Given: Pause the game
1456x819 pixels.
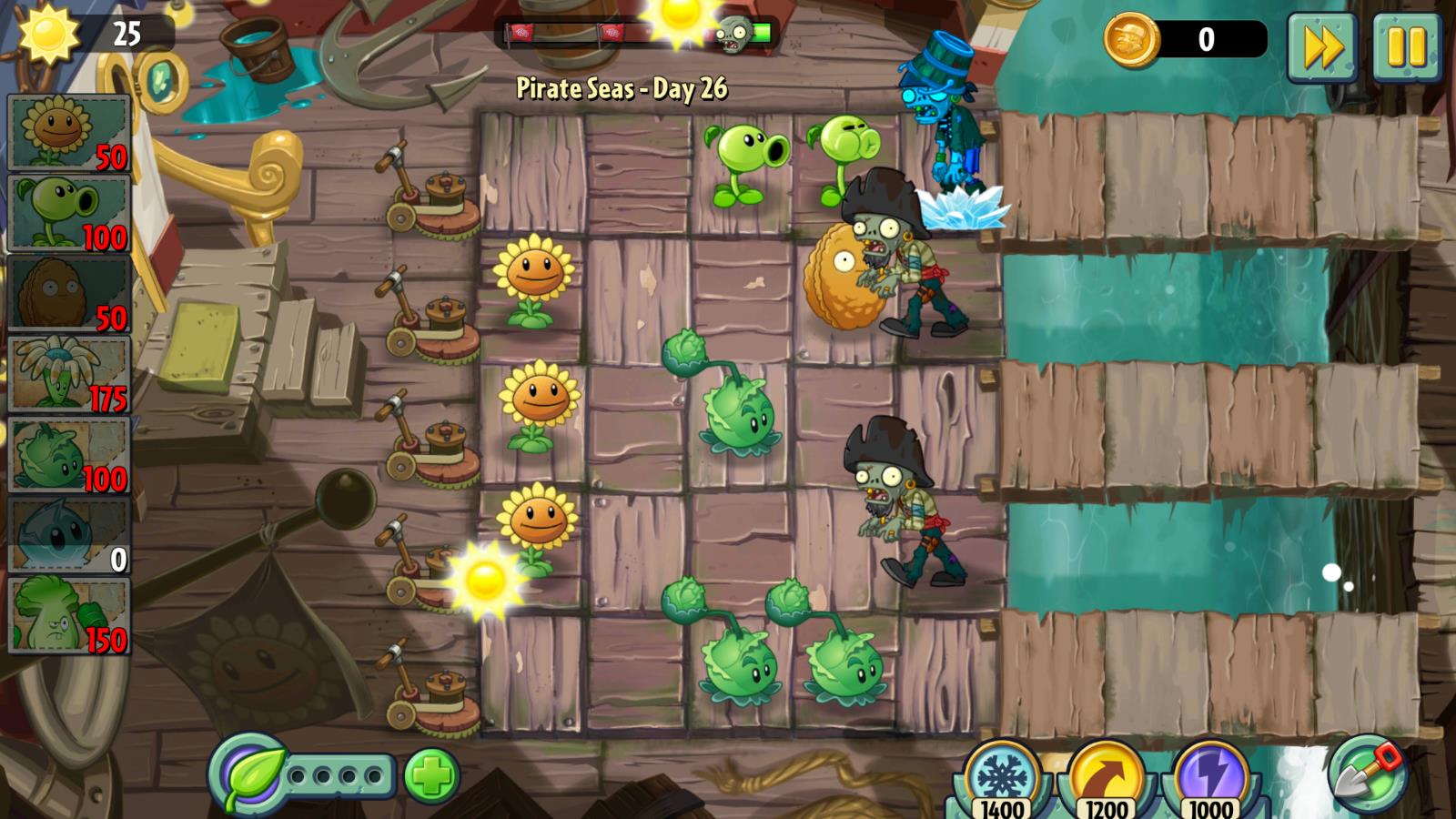Looking at the screenshot, I should click(x=1406, y=47).
